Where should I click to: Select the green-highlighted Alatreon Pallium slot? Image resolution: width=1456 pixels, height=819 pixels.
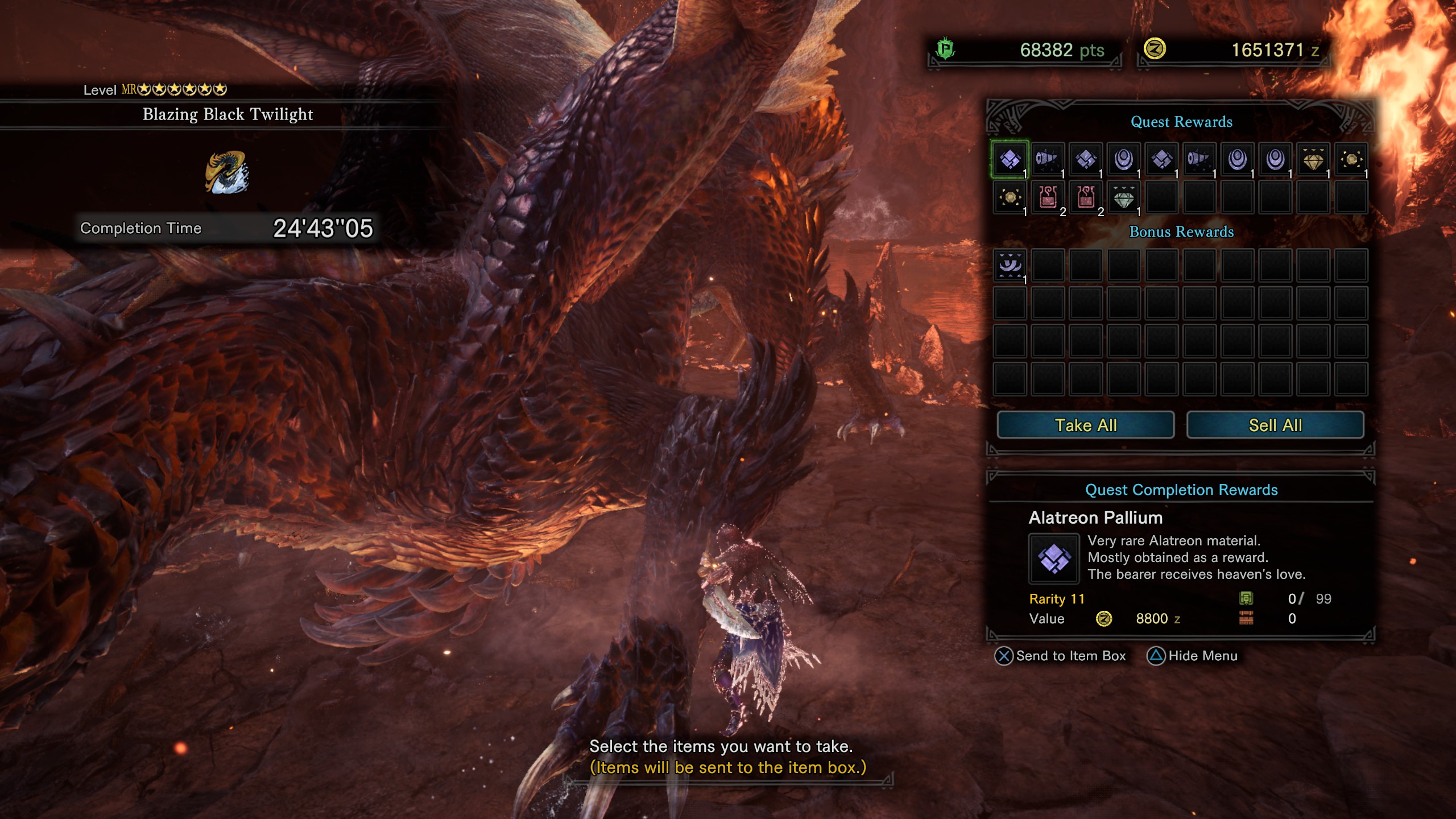tap(1010, 159)
